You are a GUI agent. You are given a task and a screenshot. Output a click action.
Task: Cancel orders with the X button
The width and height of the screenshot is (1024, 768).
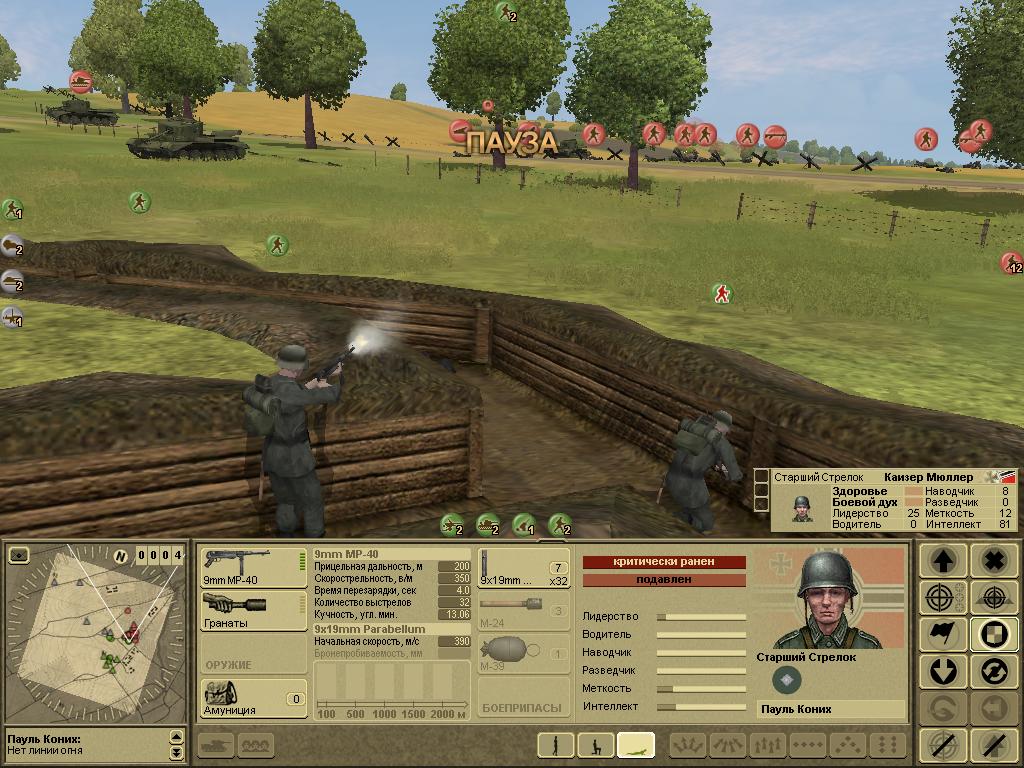(x=994, y=562)
